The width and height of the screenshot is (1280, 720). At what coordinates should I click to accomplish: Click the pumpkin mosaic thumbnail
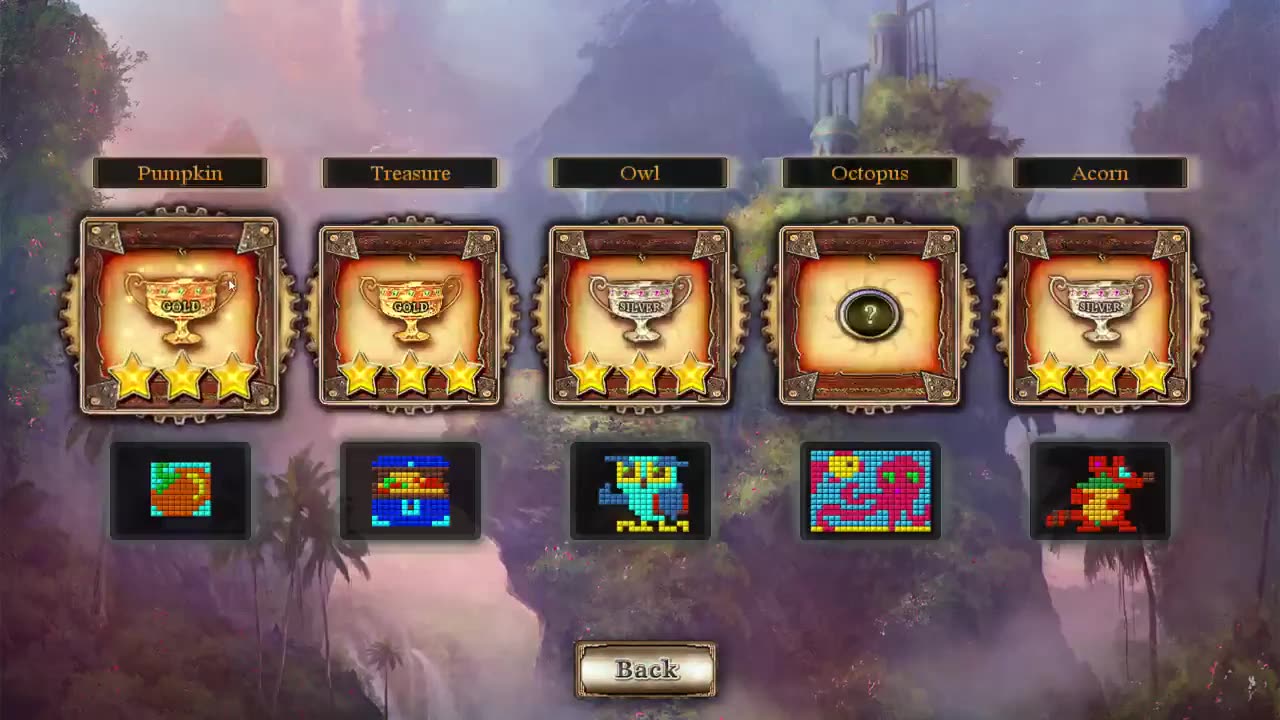click(x=180, y=490)
